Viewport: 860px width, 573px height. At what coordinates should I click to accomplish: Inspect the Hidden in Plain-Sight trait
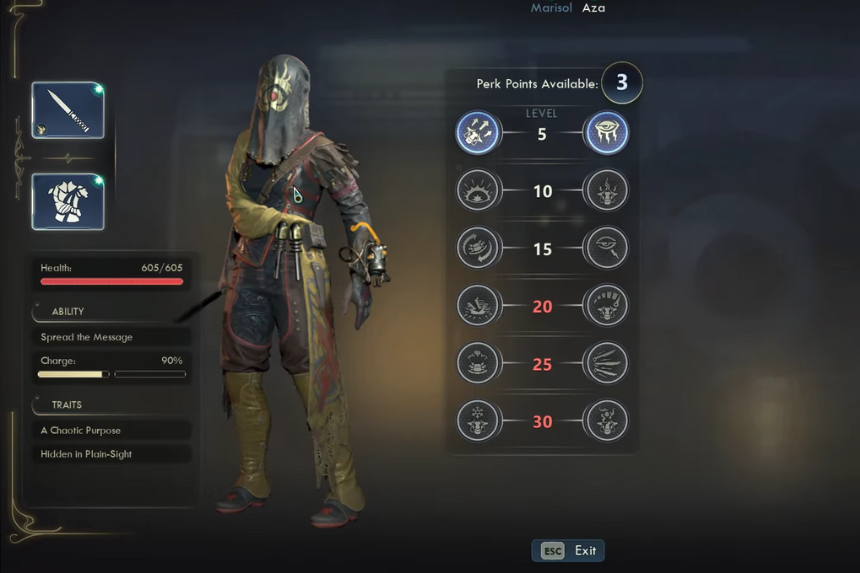[110, 454]
